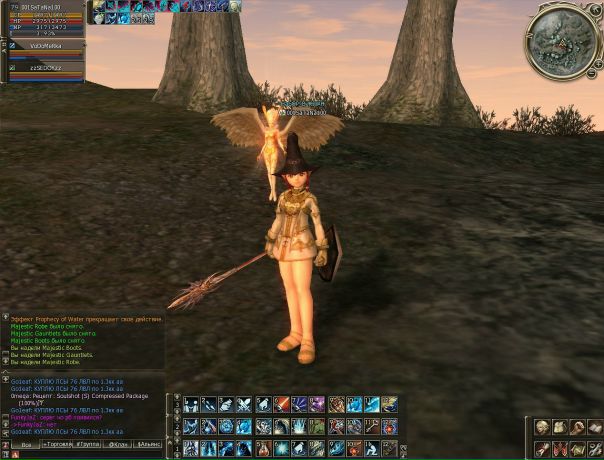The height and width of the screenshot is (460, 604).
Task: Open the quest scroll icon
Action: (542, 449)
